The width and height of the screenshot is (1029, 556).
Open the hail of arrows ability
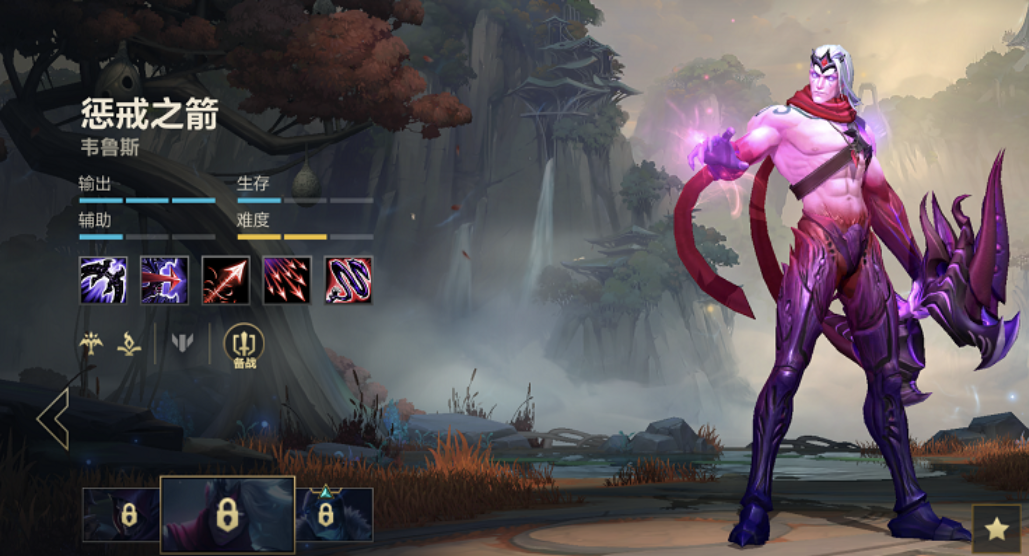tap(287, 280)
